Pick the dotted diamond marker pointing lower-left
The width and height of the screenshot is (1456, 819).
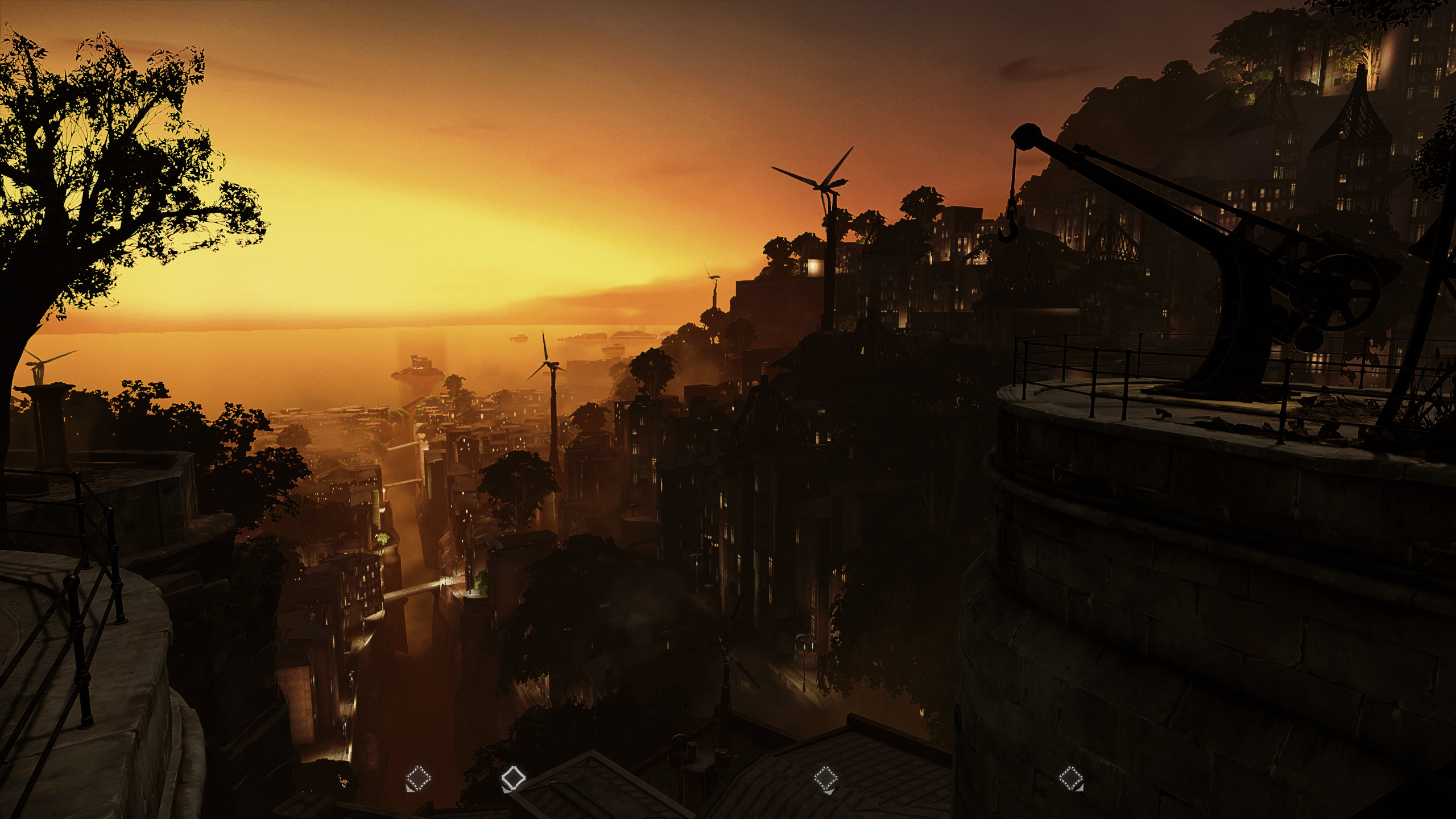[x=419, y=778]
